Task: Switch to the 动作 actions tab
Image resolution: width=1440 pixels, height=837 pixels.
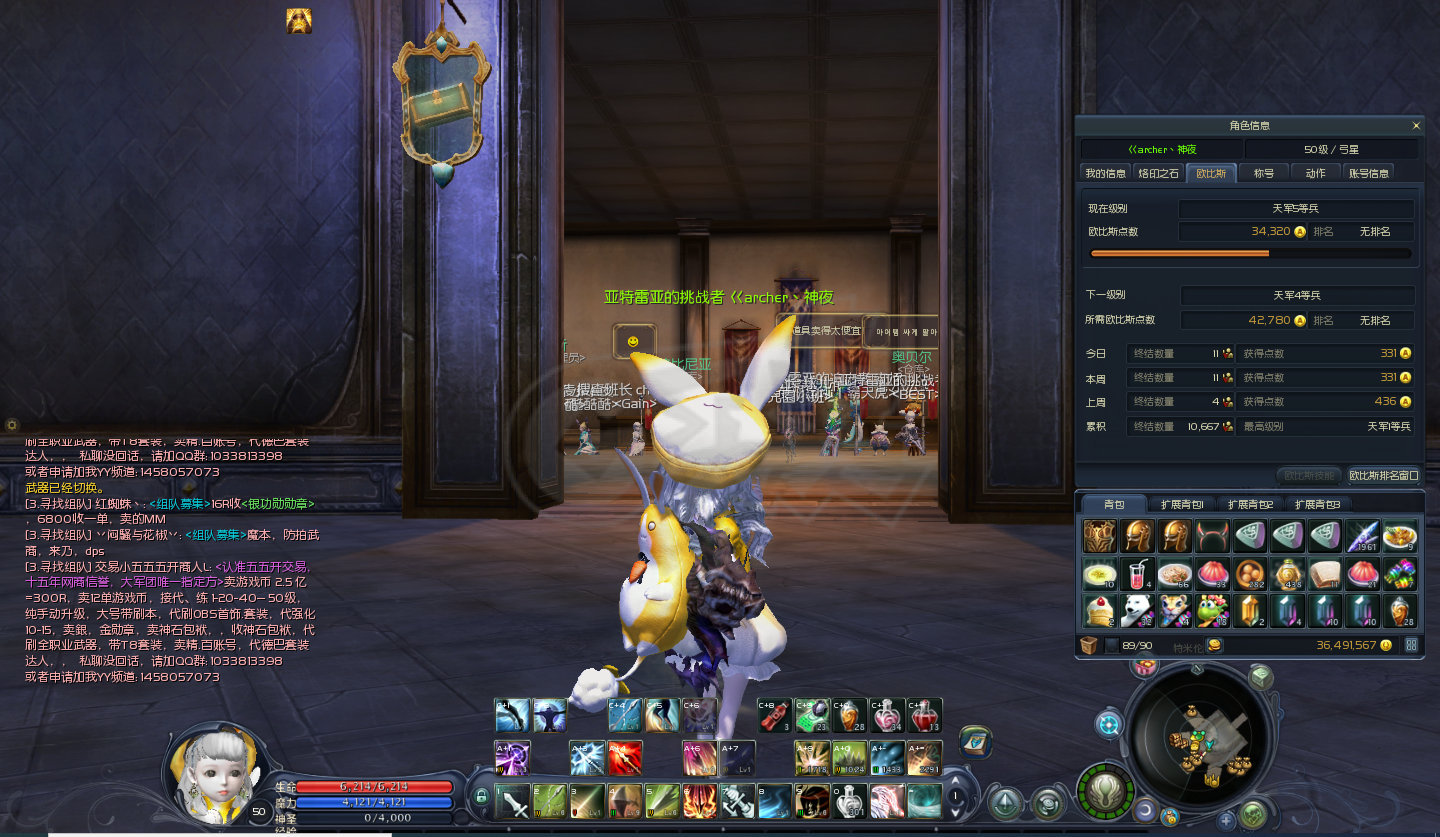Action: [1315, 173]
